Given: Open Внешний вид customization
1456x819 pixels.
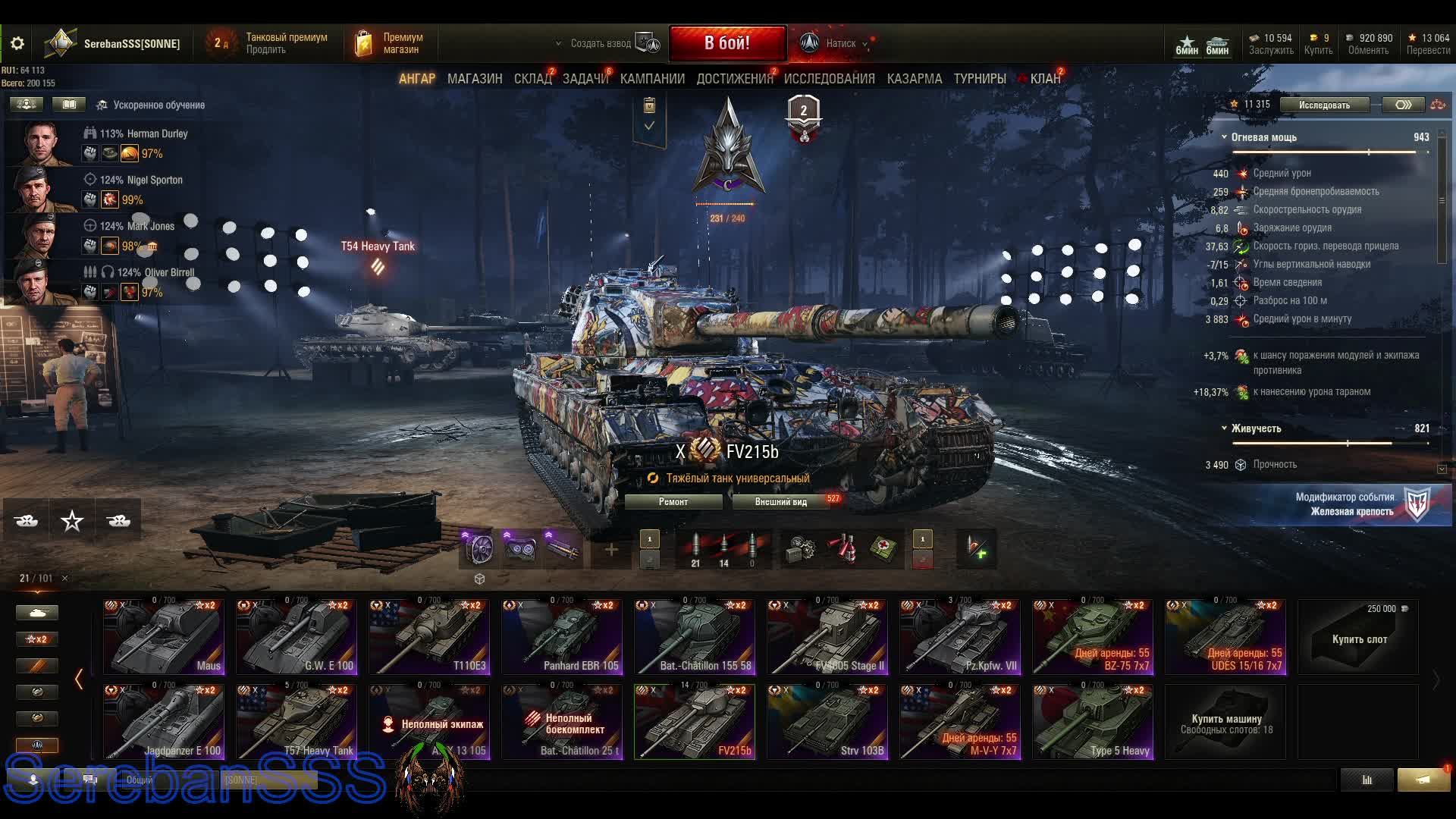Looking at the screenshot, I should pos(780,502).
